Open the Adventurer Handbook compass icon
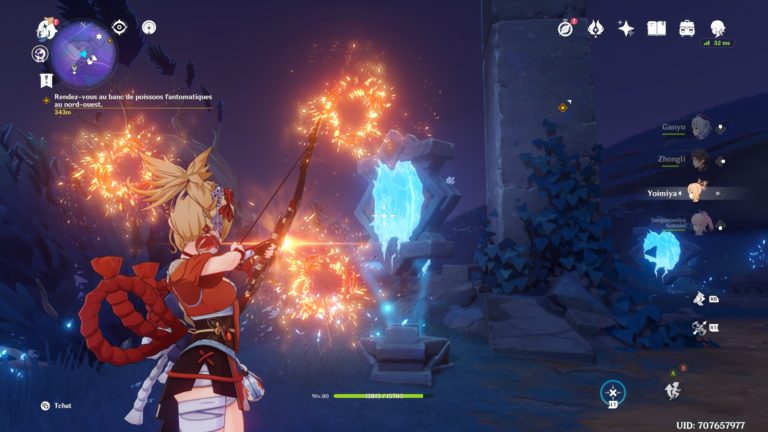 [x=566, y=28]
